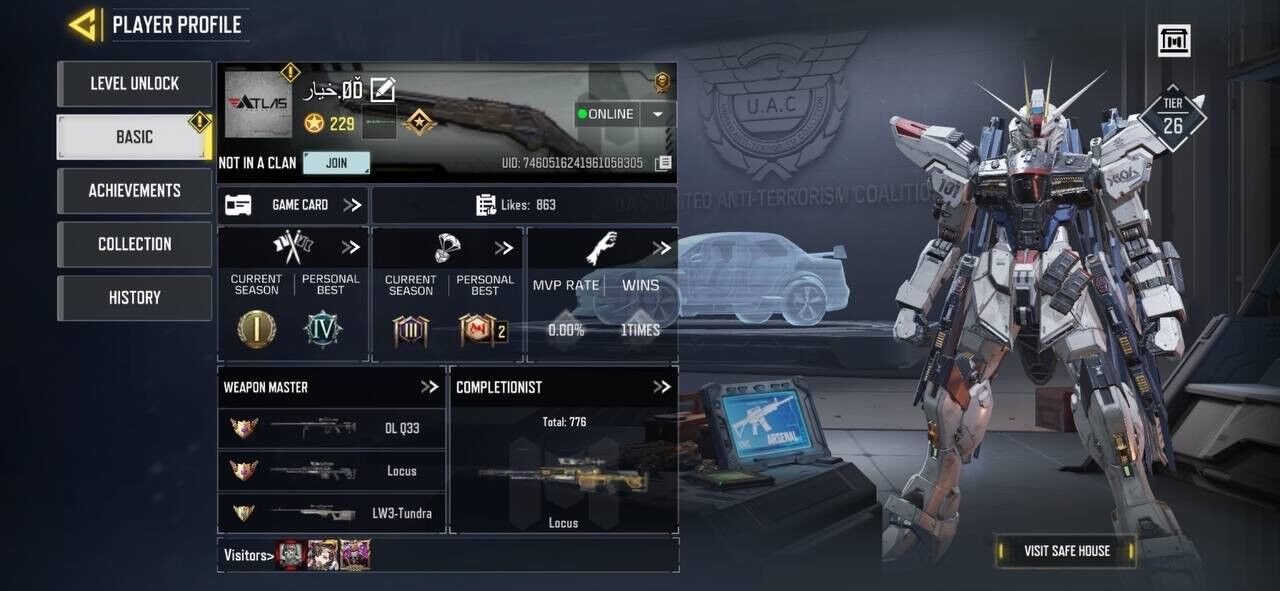Expand the Completionist section
Image resolution: width=1280 pixels, height=591 pixels.
point(661,387)
